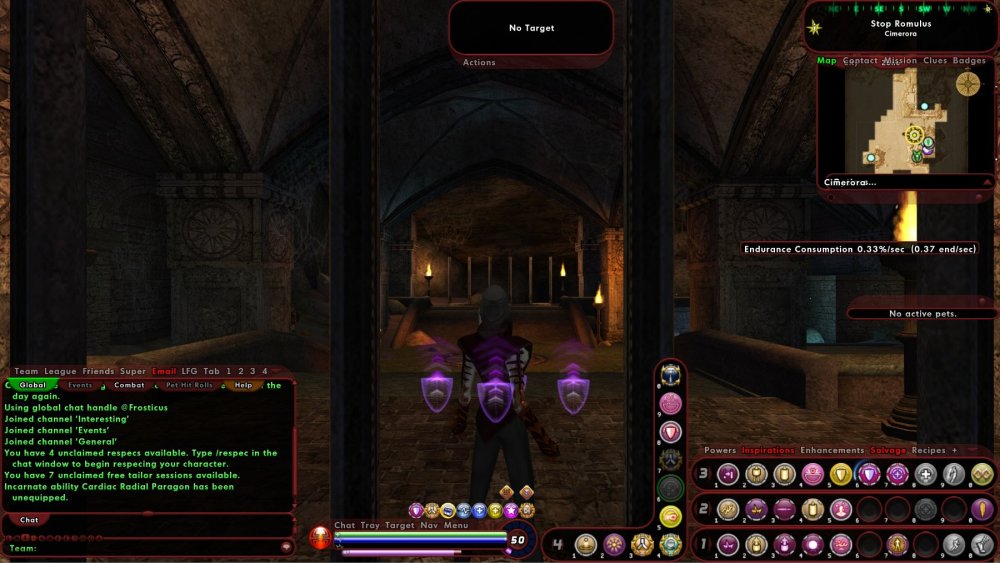
Task: Open the Menu above the health bar
Action: [x=456, y=525]
